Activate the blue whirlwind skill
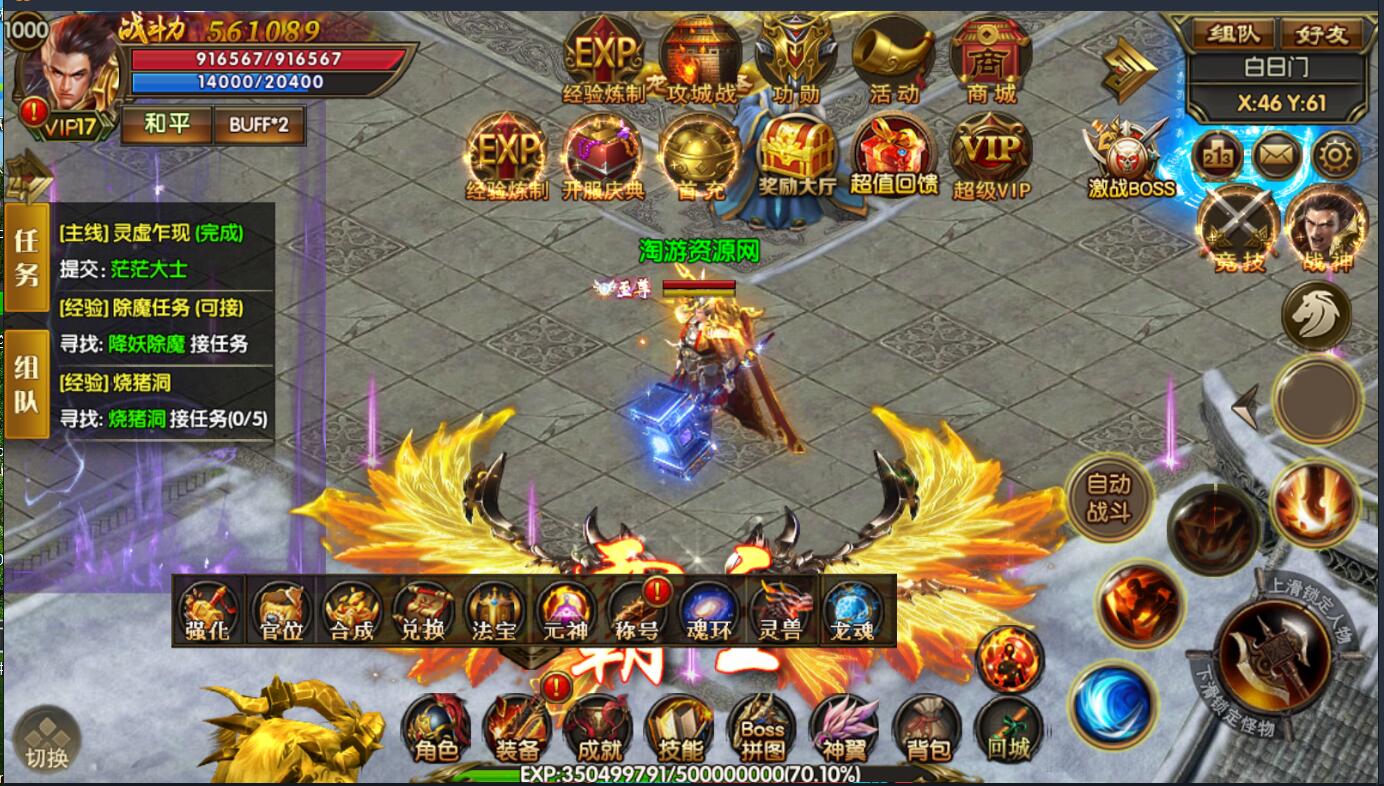 tap(1112, 703)
